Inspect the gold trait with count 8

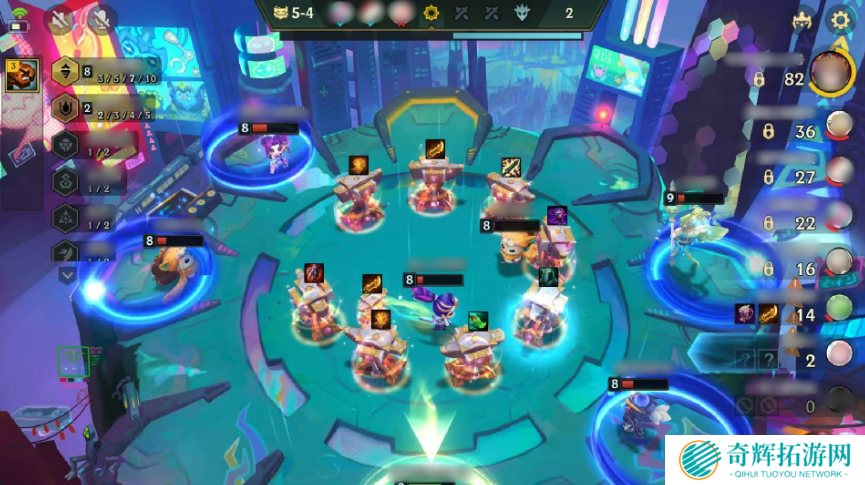67,71
